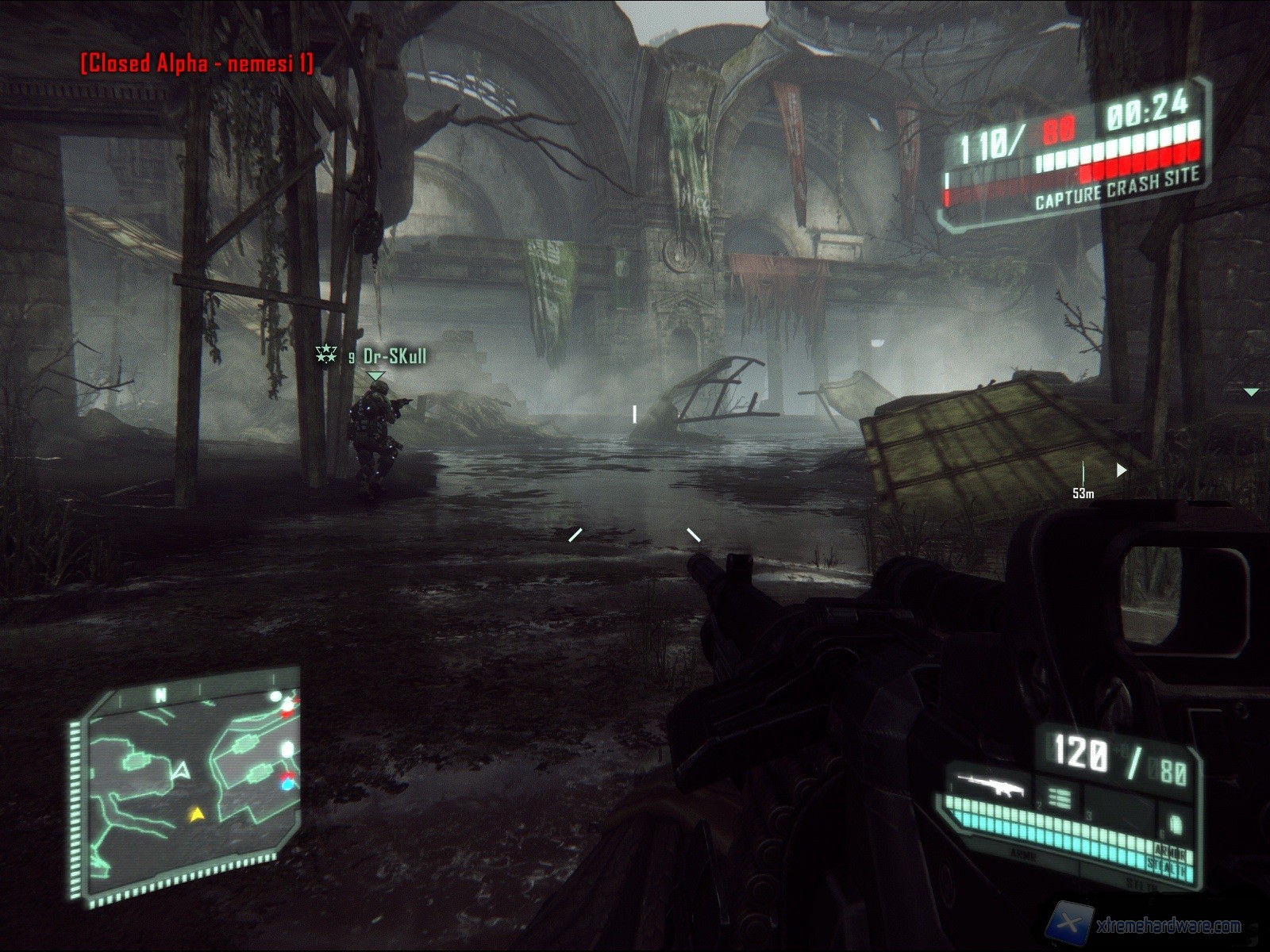The height and width of the screenshot is (952, 1270).
Task: Click the fire mode bars icon
Action: (x=1059, y=797)
